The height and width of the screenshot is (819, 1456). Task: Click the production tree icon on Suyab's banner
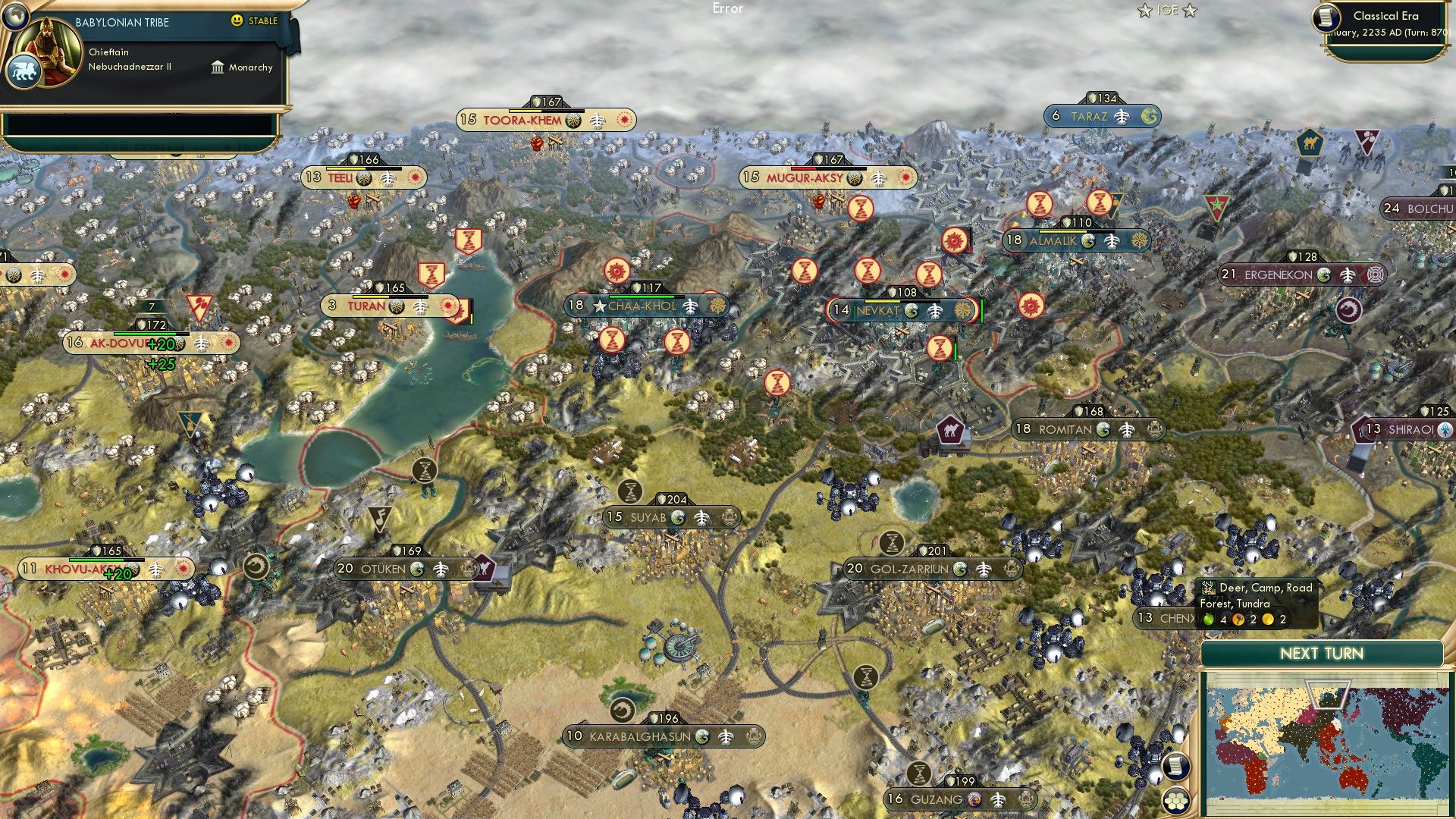coord(702,518)
